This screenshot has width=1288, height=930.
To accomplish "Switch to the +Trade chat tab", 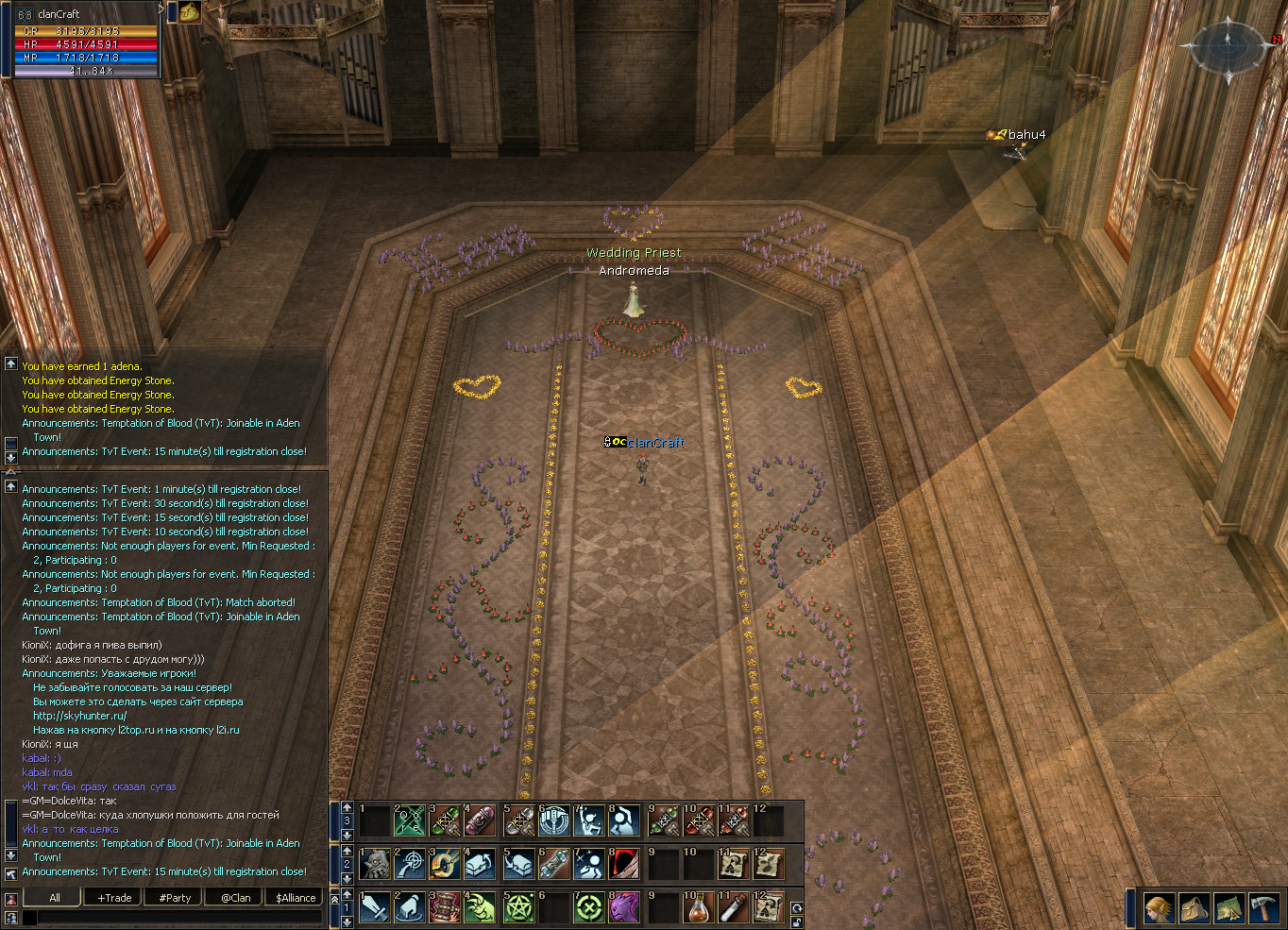I will (114, 898).
